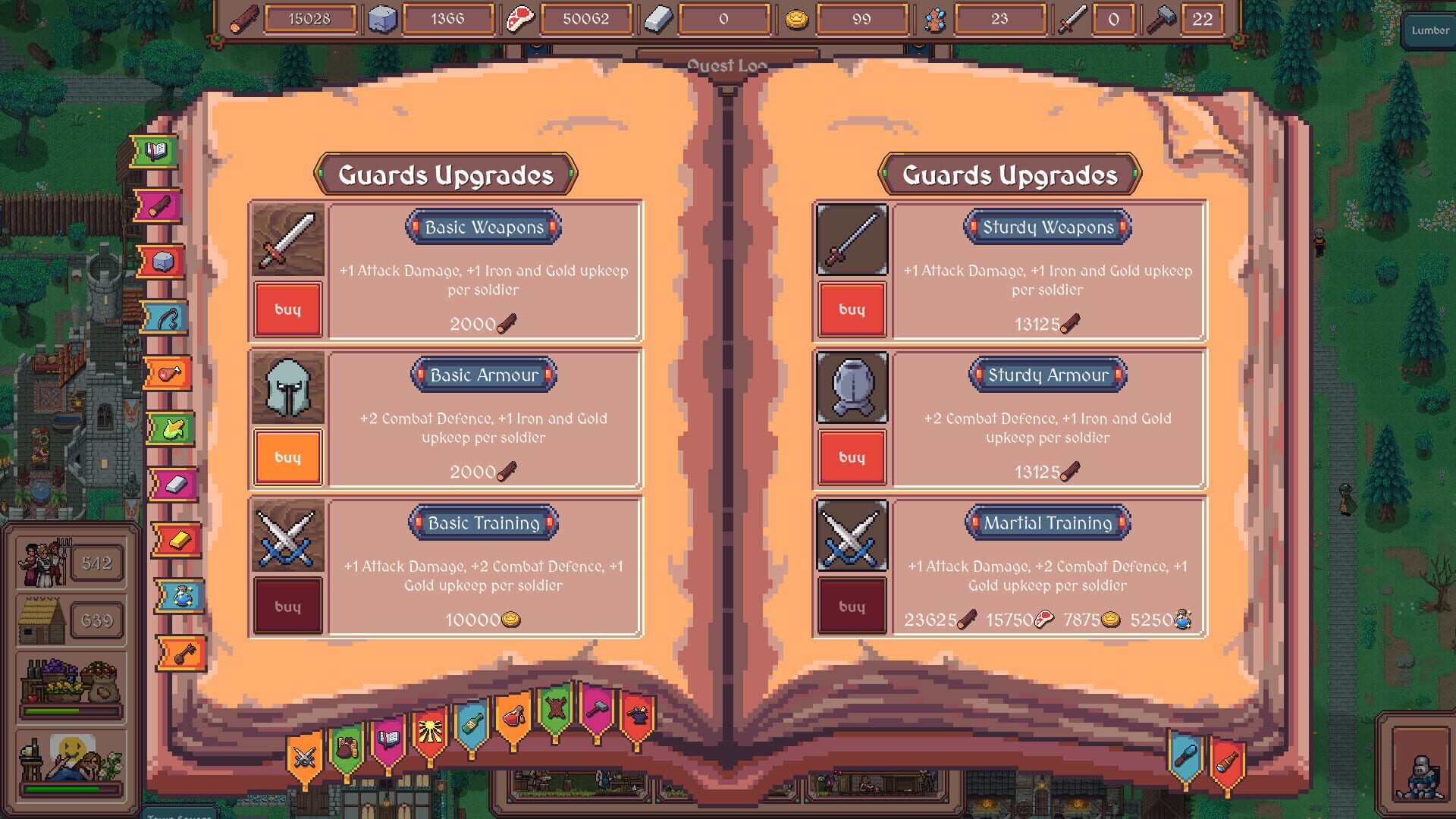
Task: Select the beer bottle tavern banner
Action: pyautogui.click(x=472, y=723)
